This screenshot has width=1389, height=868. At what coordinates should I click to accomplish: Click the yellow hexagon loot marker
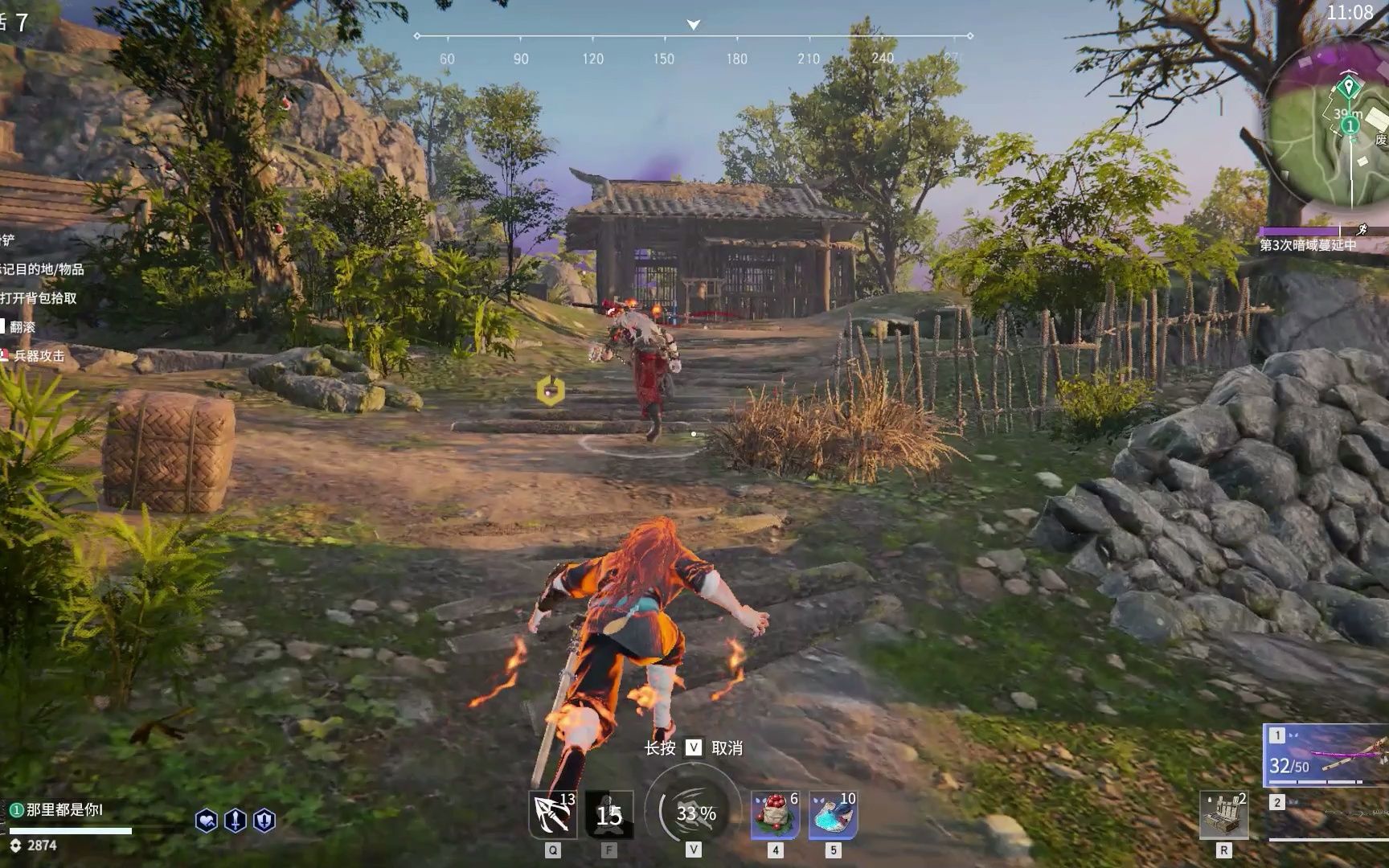[551, 391]
